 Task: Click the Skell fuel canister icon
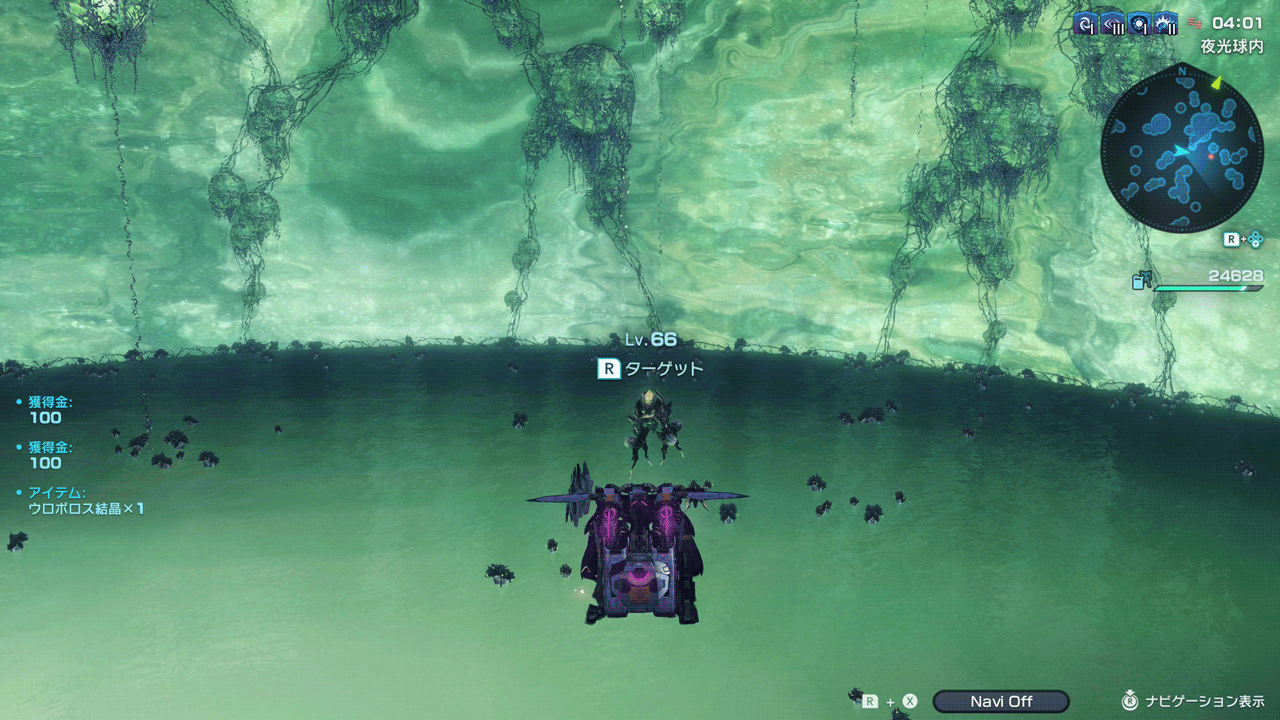pyautogui.click(x=1142, y=281)
